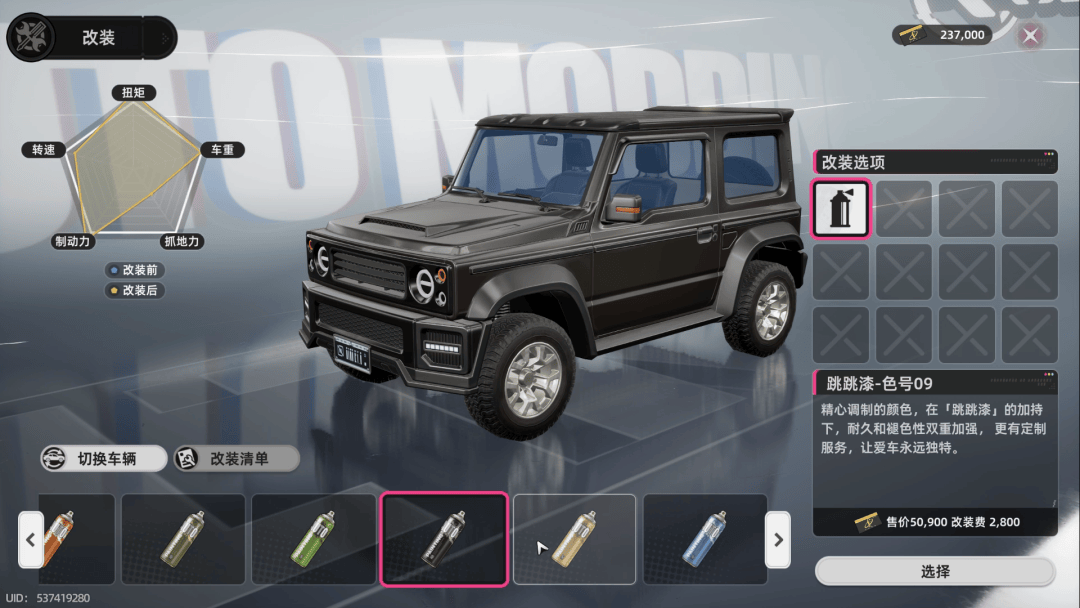The image size is (1080, 608).
Task: Choose the green spray paint can
Action: 314,539
